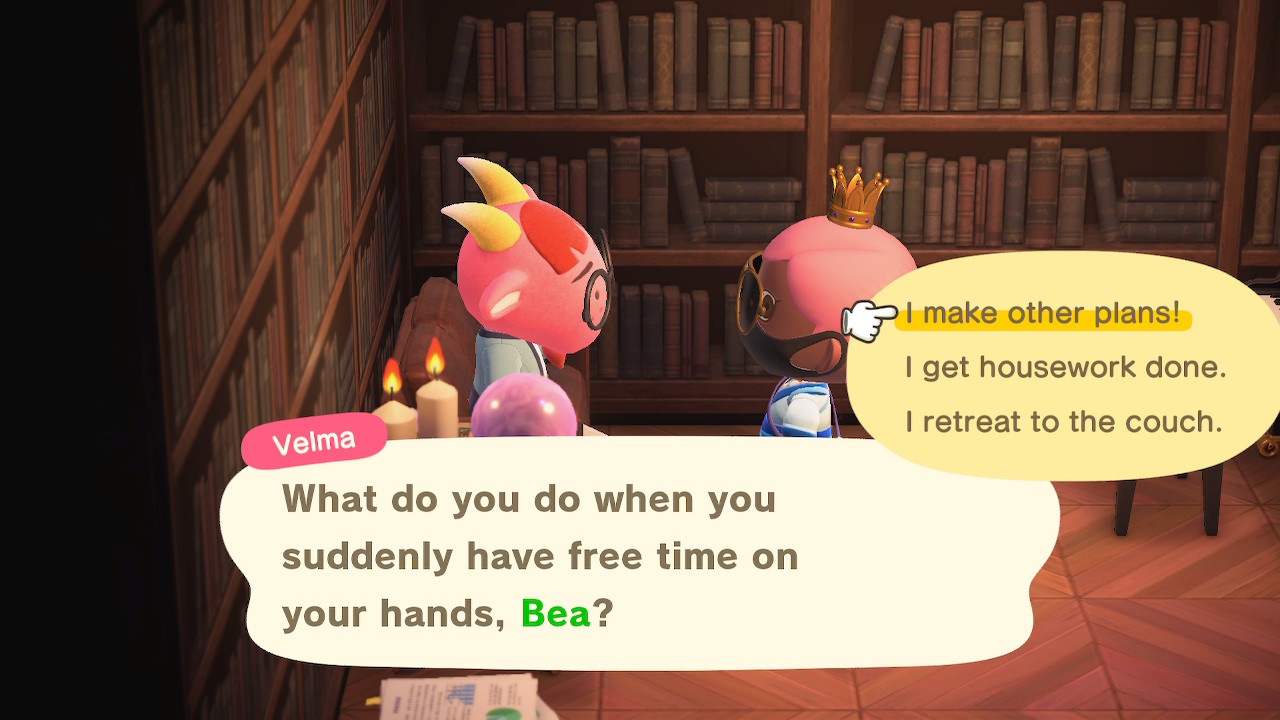Pick the "I retreat to the couch." option
Viewport: 1280px width, 720px height.
[x=1063, y=422]
